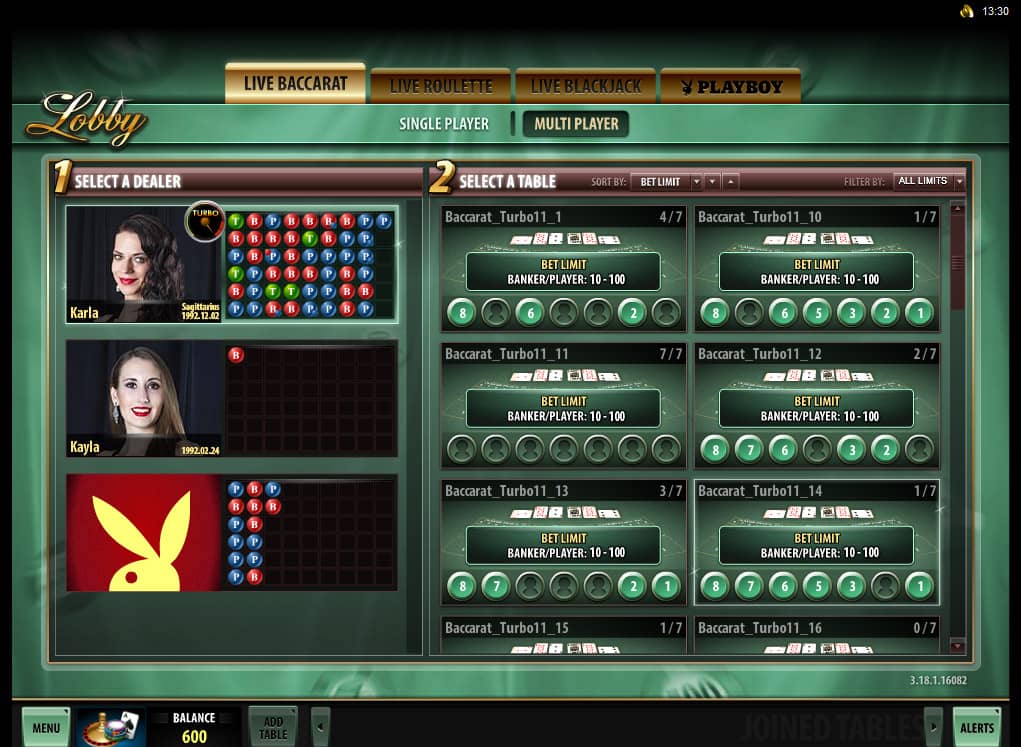
Task: Open table Baccarat_Turbo11_14
Action: pyautogui.click(x=817, y=544)
